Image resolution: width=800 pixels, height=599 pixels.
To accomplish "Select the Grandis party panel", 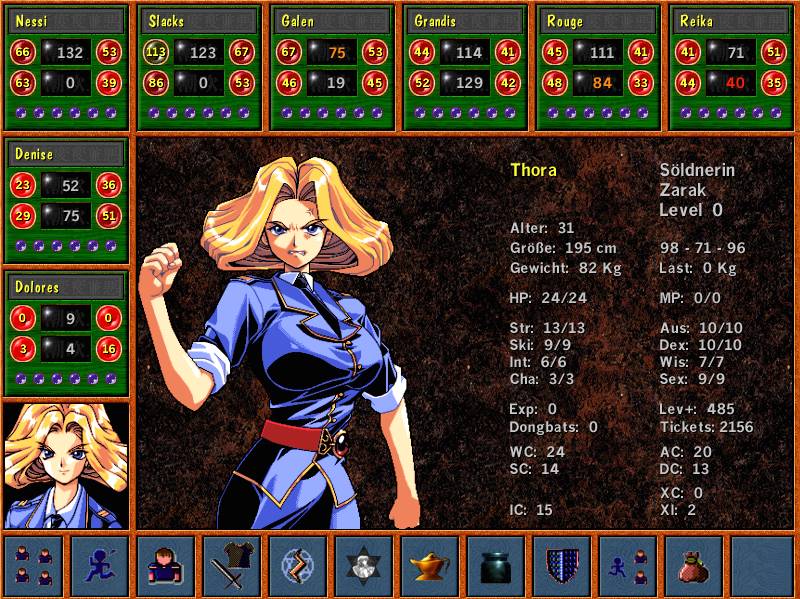I will click(x=466, y=68).
